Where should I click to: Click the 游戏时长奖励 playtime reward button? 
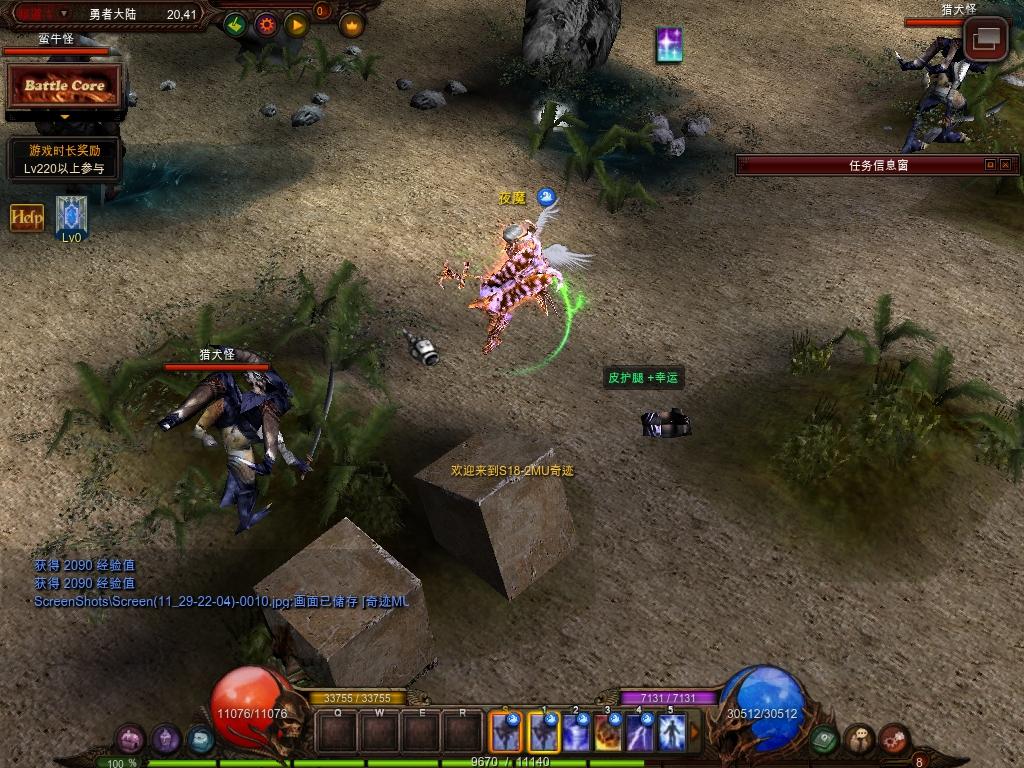tap(64, 160)
